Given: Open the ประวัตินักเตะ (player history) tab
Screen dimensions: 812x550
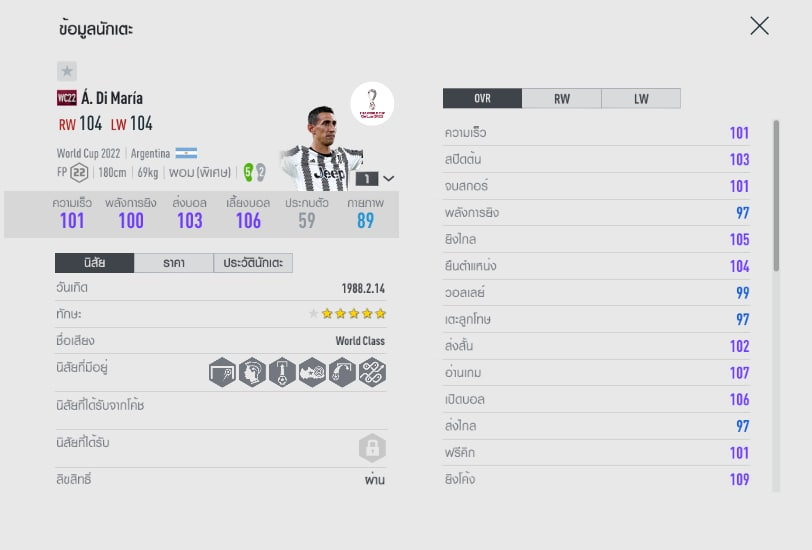Looking at the screenshot, I should click(253, 263).
